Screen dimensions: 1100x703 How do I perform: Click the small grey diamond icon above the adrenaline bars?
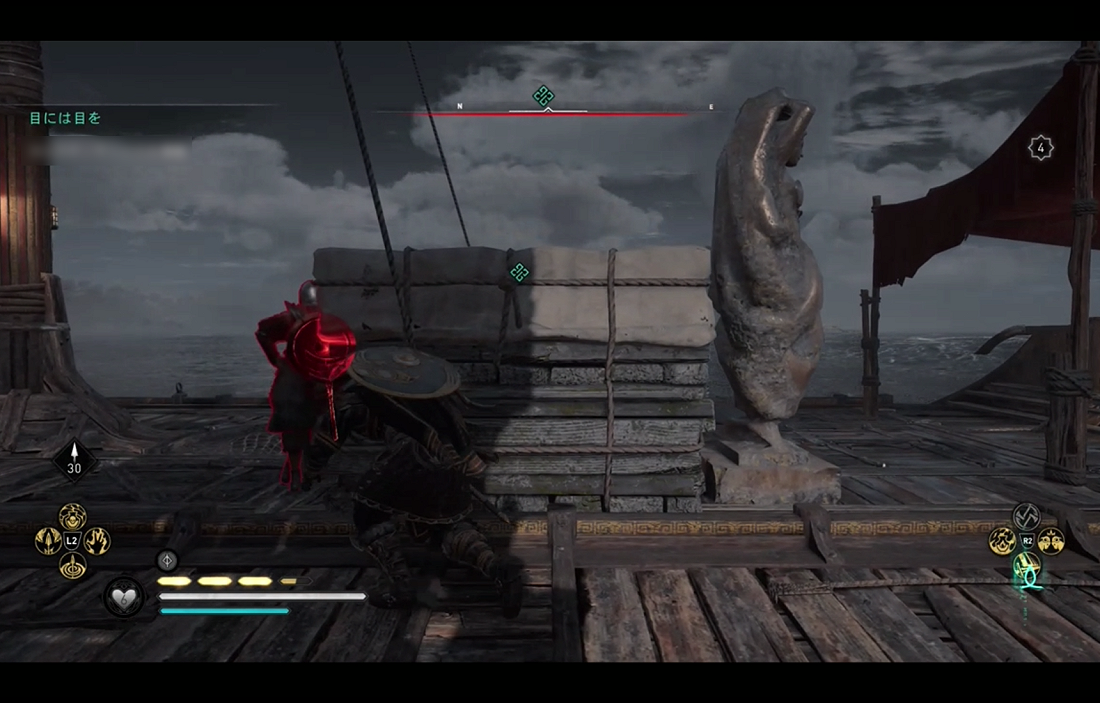coord(168,561)
